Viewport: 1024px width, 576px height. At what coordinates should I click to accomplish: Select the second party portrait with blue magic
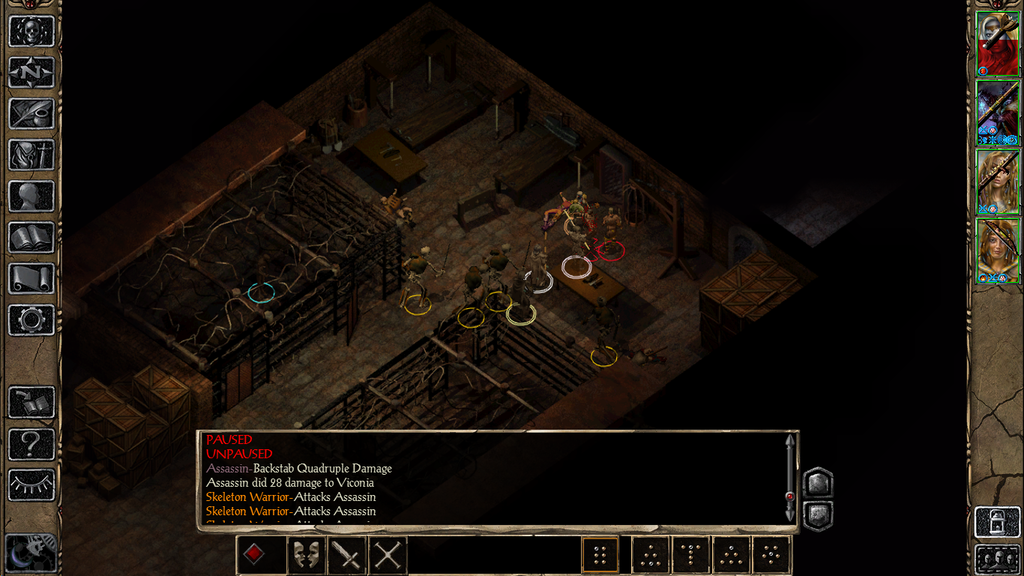[997, 113]
